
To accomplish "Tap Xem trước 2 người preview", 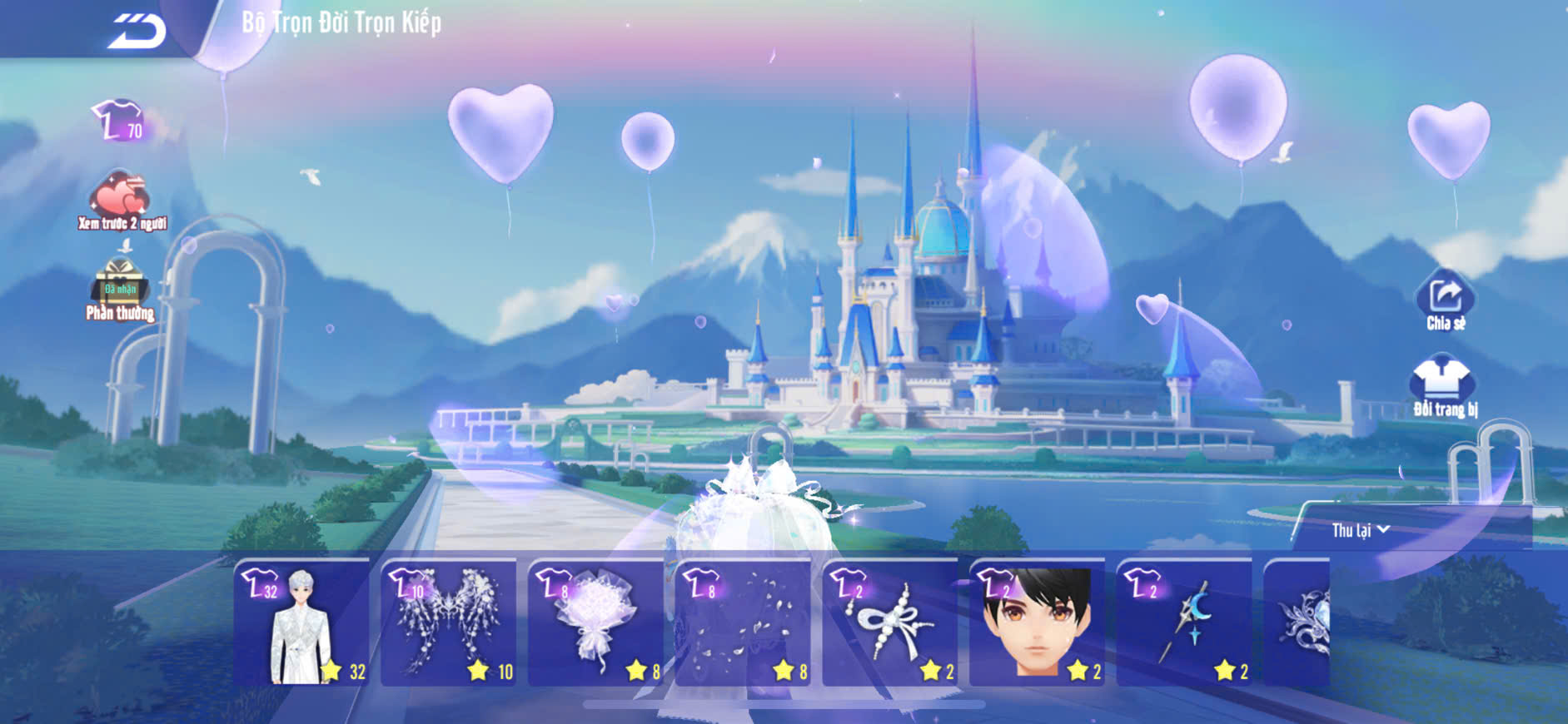I will click(122, 200).
